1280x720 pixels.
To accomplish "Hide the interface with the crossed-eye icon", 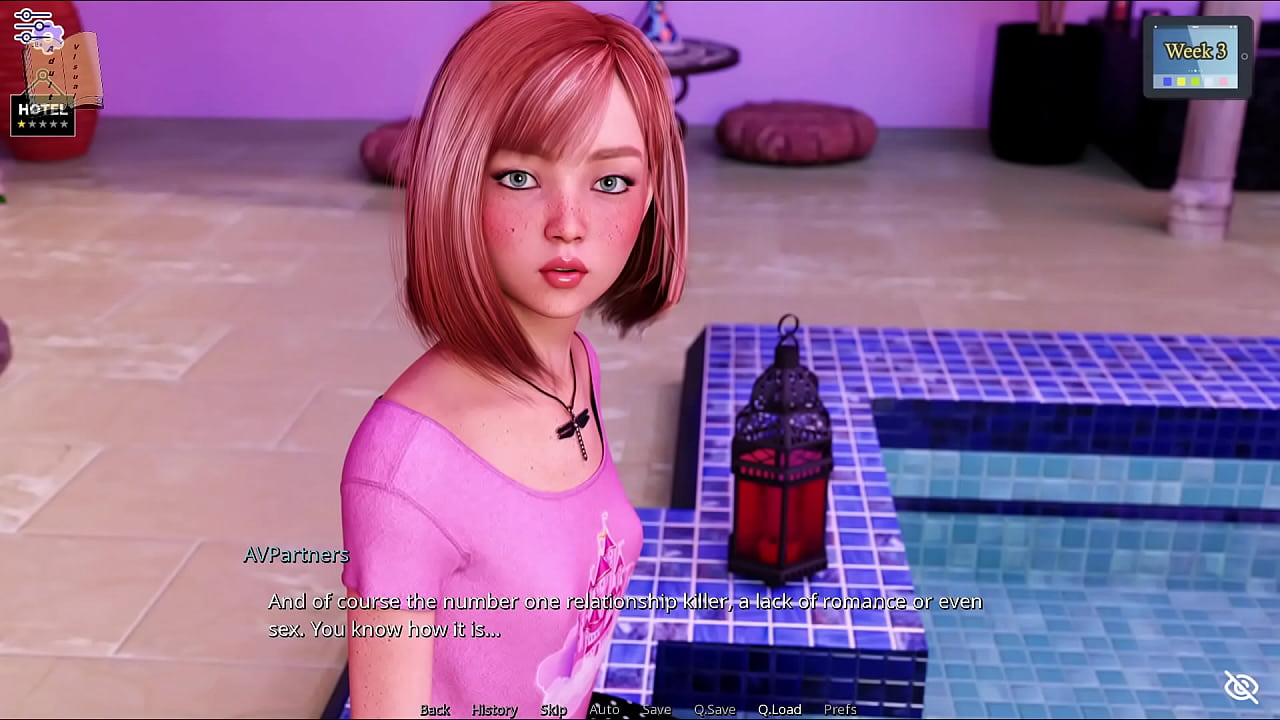I will tap(1241, 686).
